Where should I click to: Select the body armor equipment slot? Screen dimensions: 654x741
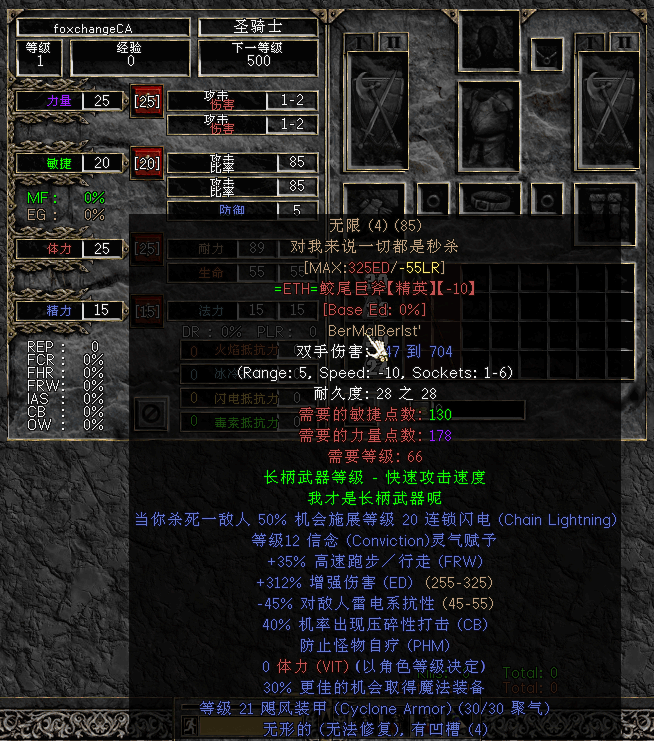489,125
